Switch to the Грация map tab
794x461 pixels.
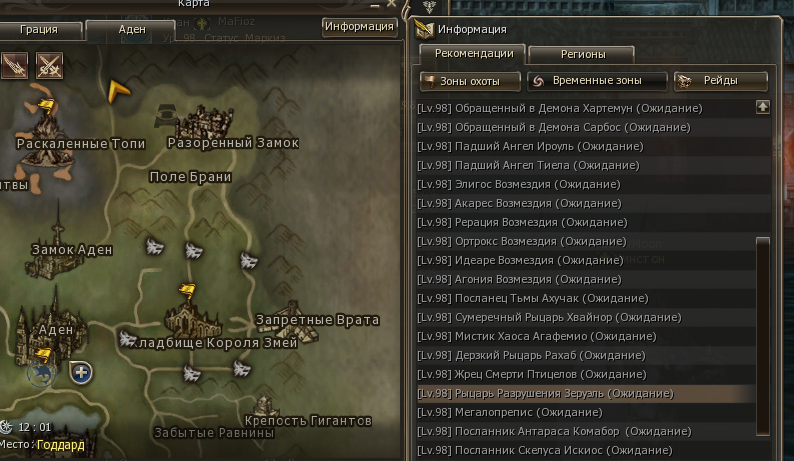tap(38, 30)
